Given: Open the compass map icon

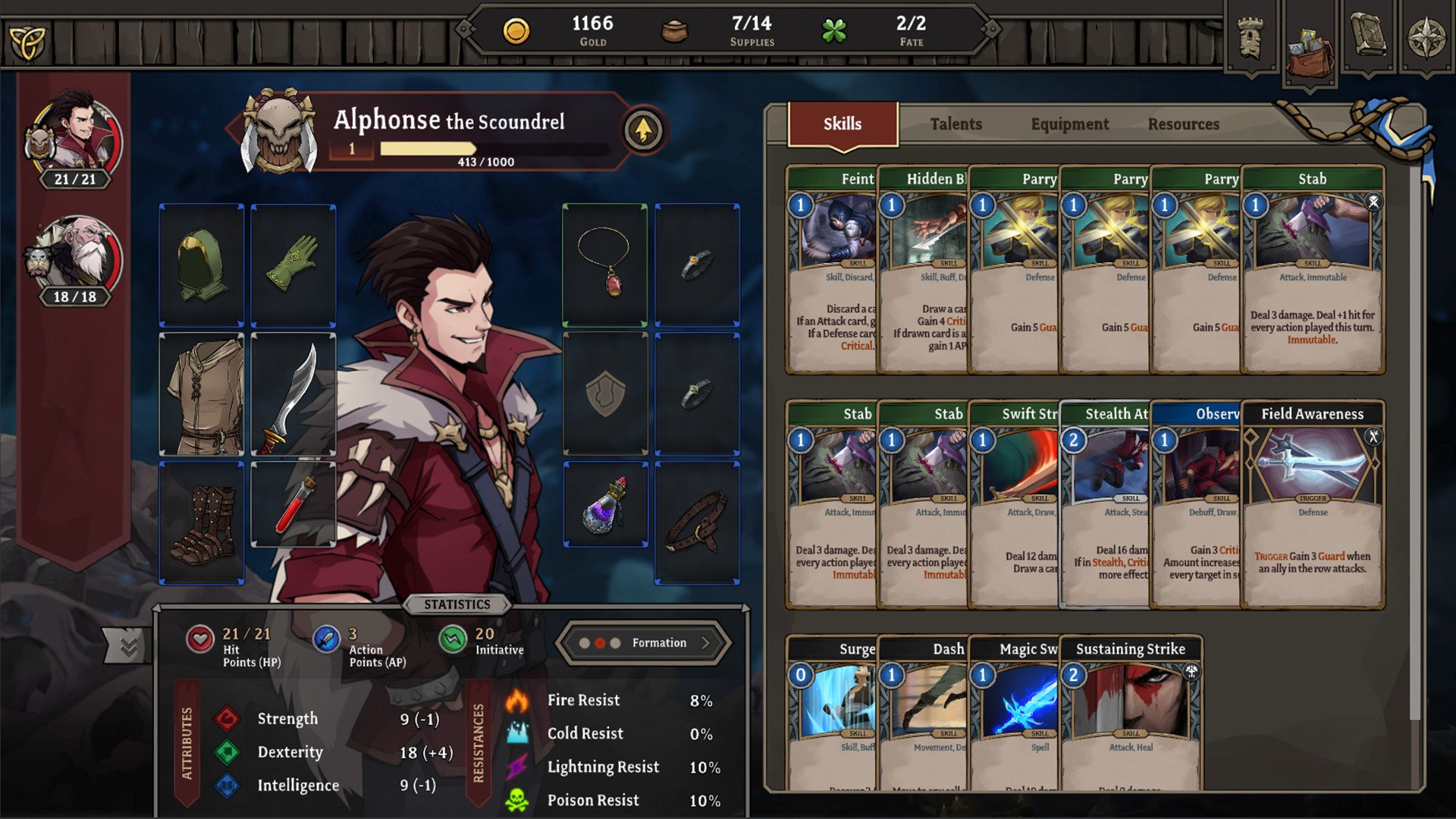Looking at the screenshot, I should pyautogui.click(x=1426, y=38).
